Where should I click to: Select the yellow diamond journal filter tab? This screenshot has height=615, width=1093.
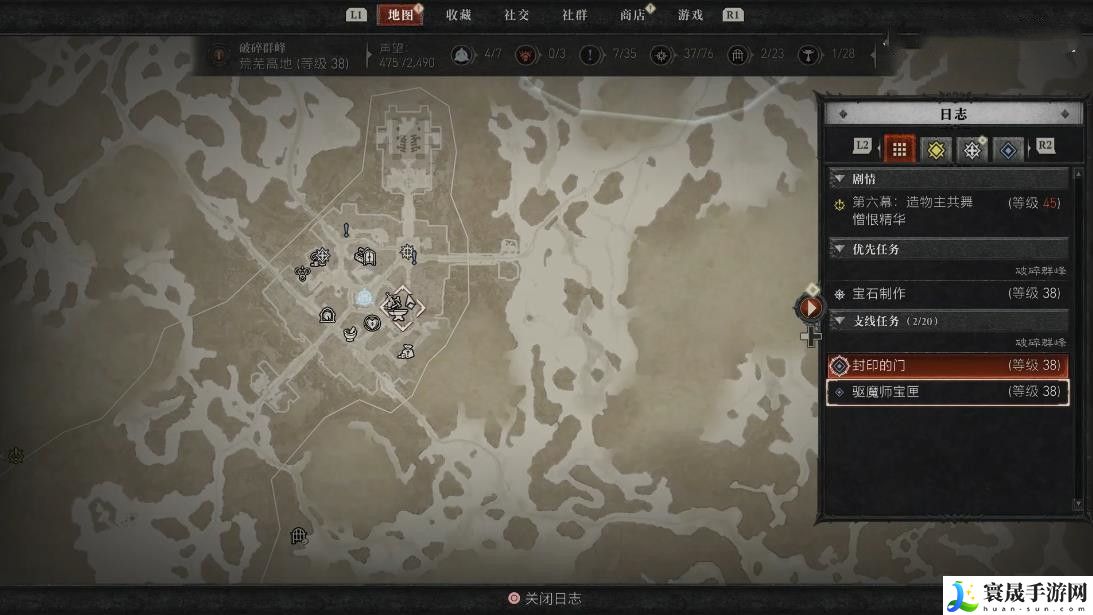pos(936,149)
